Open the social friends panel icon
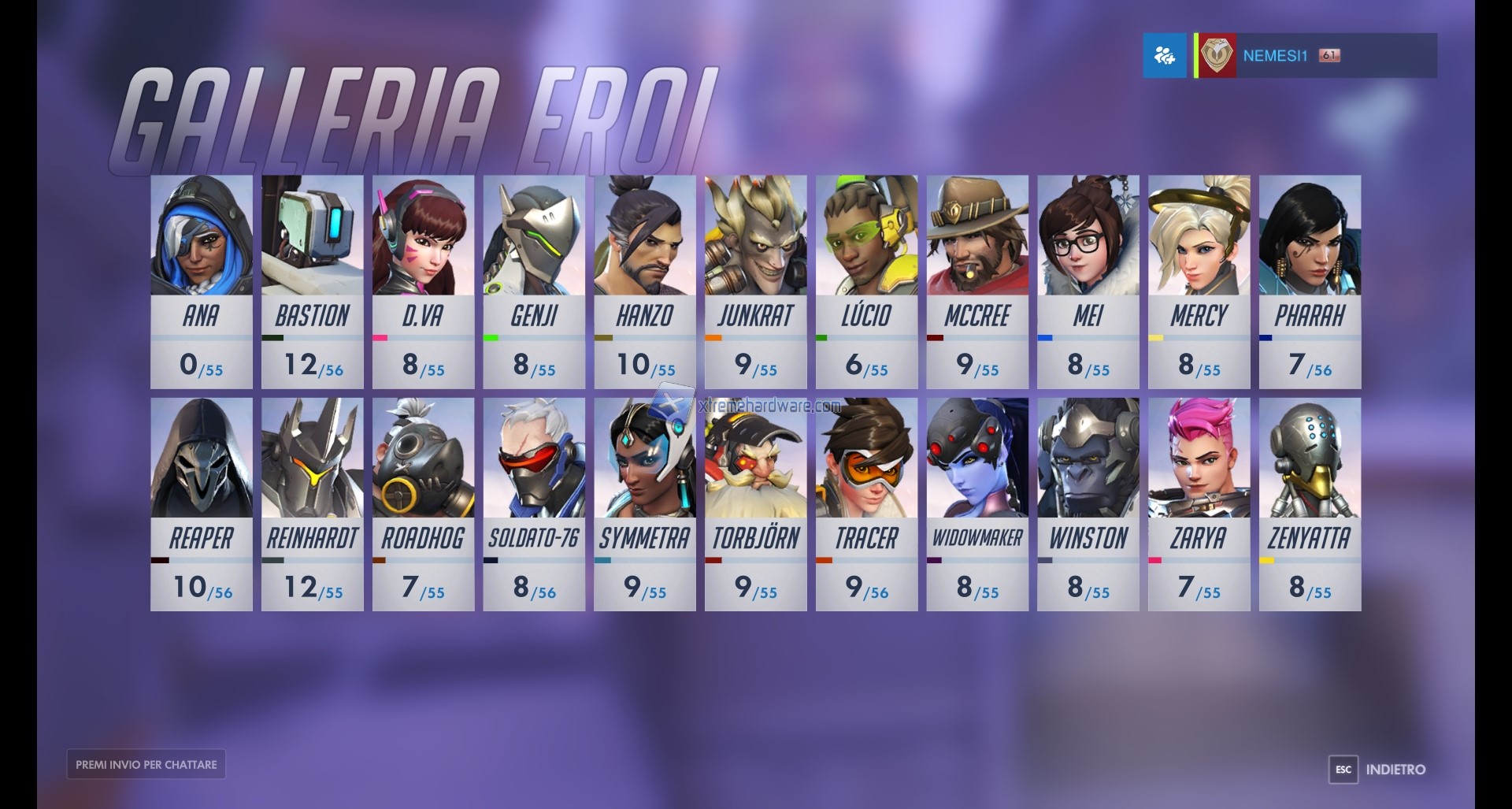The height and width of the screenshot is (809, 1512). [x=1165, y=55]
